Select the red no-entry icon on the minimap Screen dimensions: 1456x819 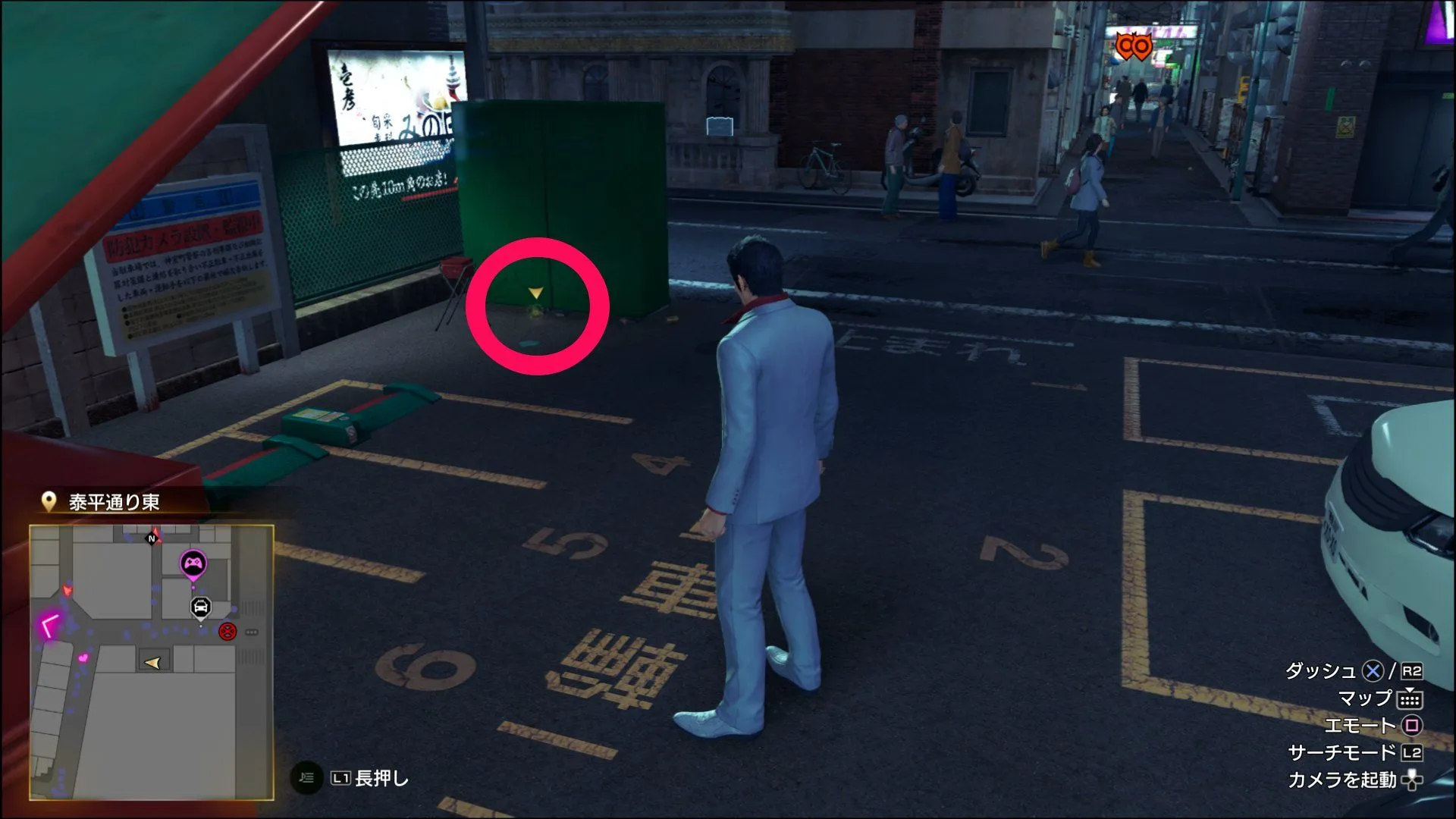(227, 632)
